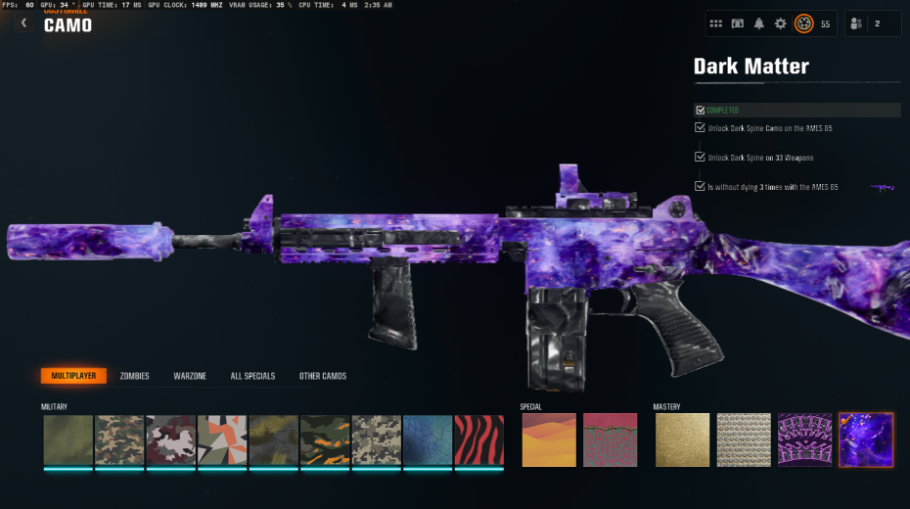The image size is (910, 509).
Task: Switch to Other Camos tab
Action: (322, 376)
